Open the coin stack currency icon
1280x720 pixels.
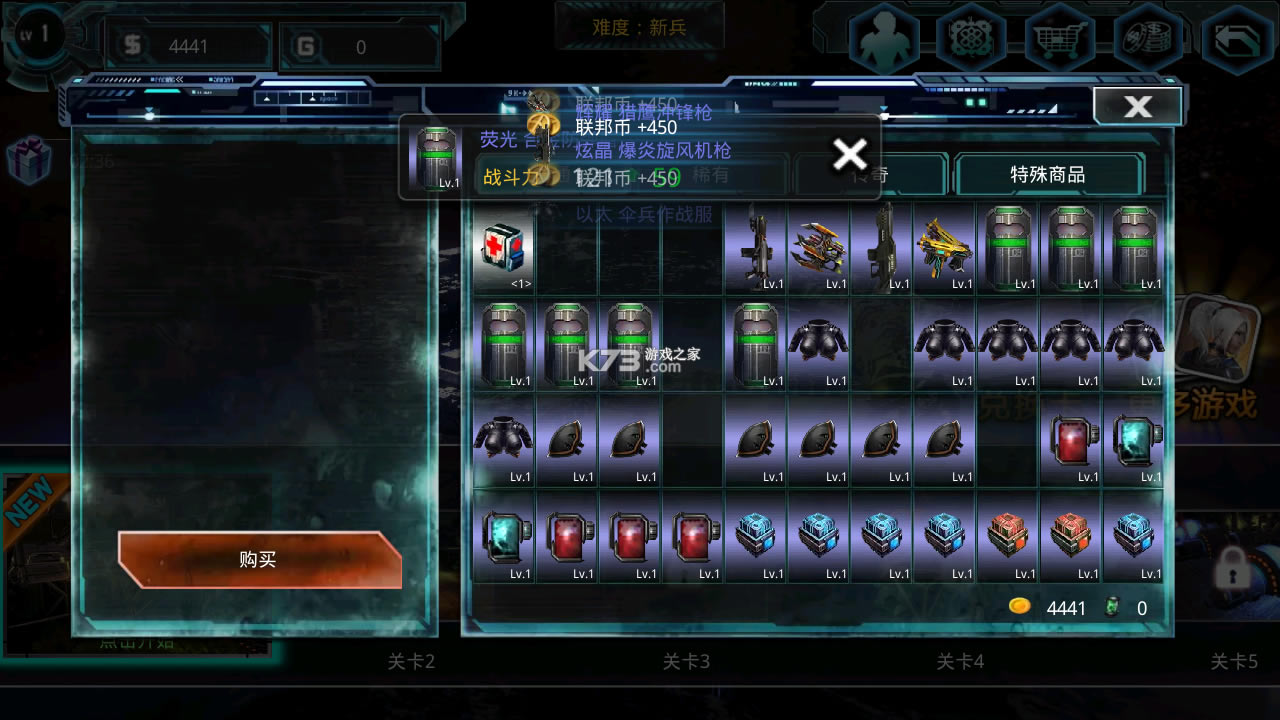pos(1148,40)
